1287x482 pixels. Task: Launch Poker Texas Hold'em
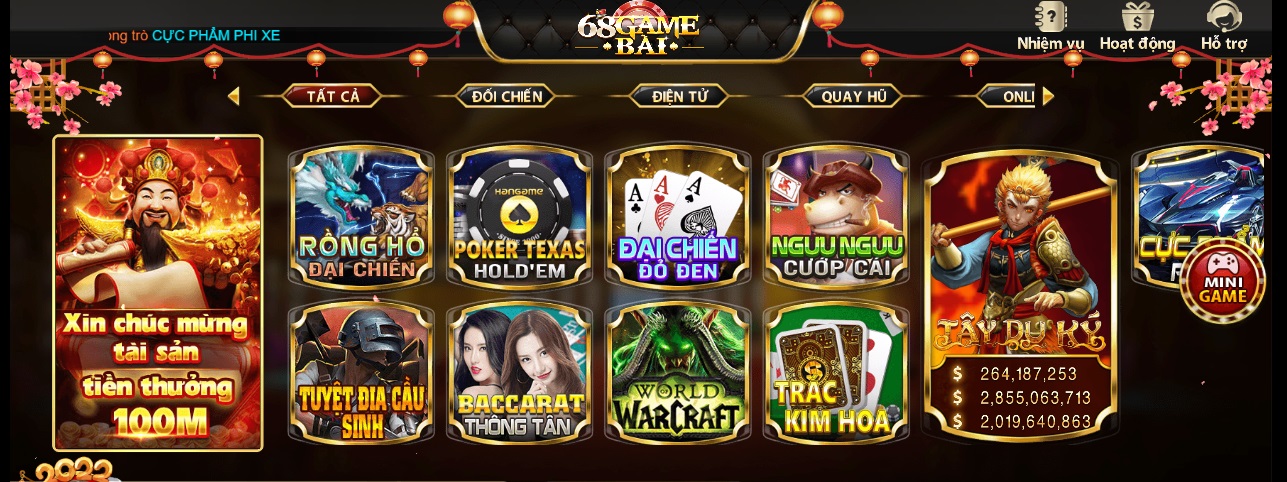coord(519,217)
